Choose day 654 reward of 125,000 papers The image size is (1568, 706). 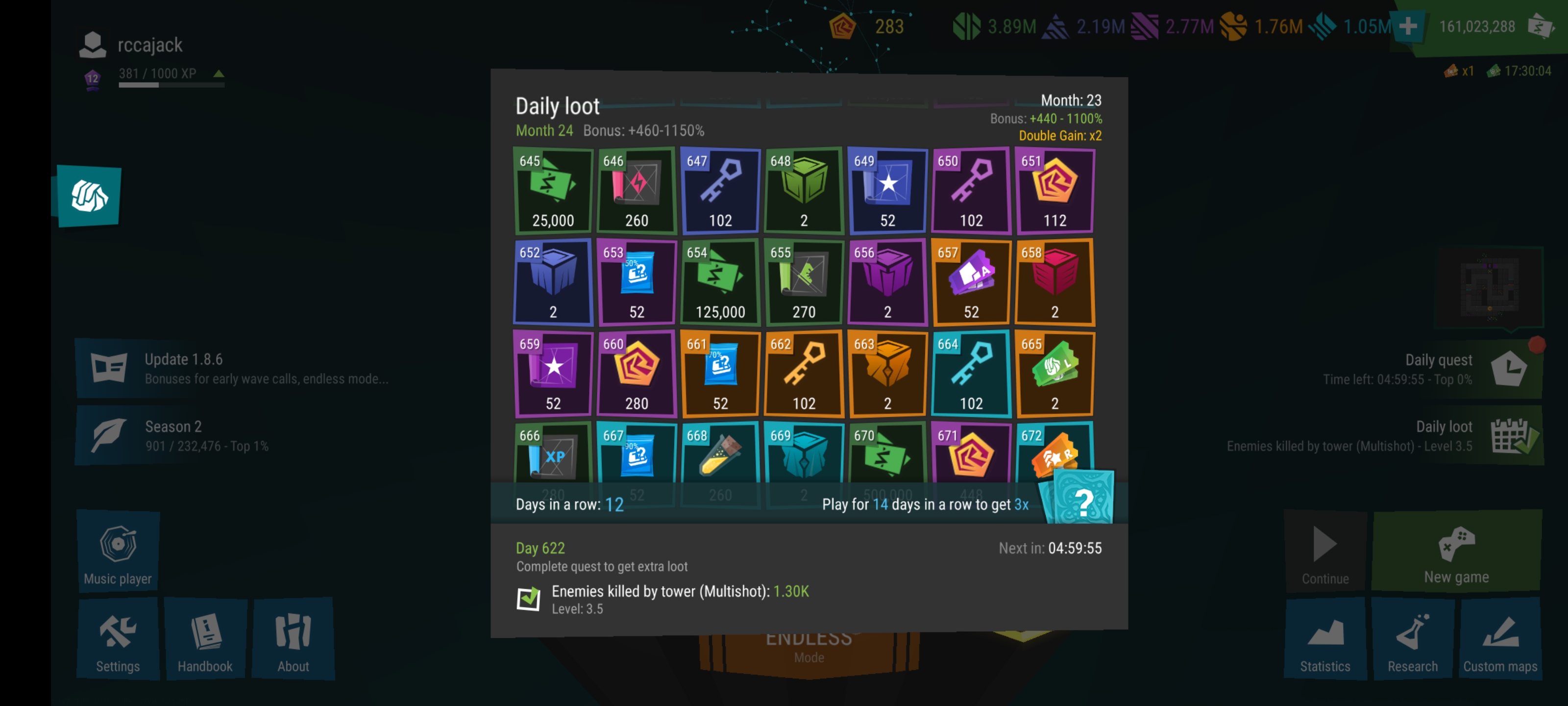pyautogui.click(x=720, y=282)
